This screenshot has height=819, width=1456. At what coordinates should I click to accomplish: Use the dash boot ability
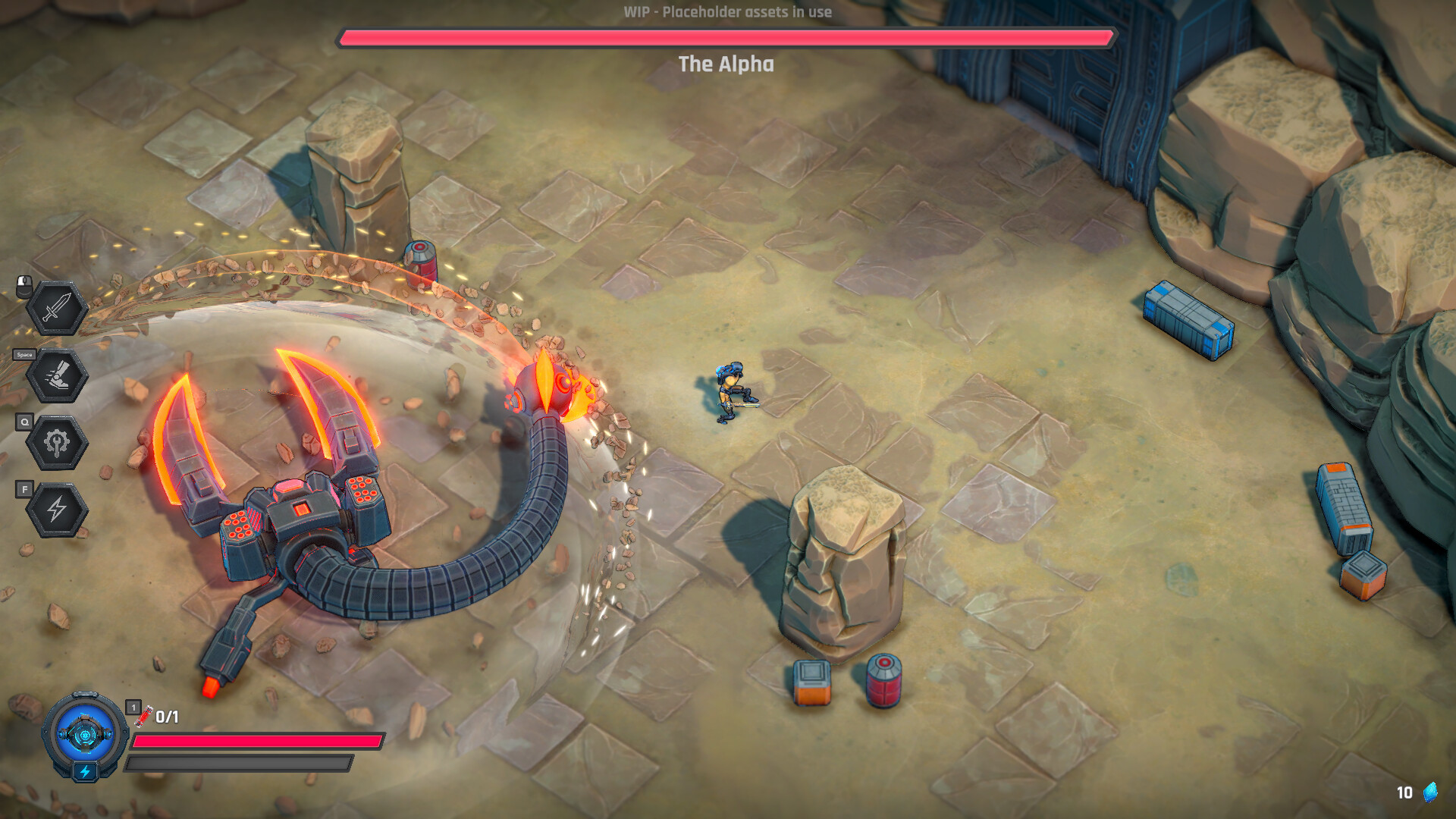(57, 375)
